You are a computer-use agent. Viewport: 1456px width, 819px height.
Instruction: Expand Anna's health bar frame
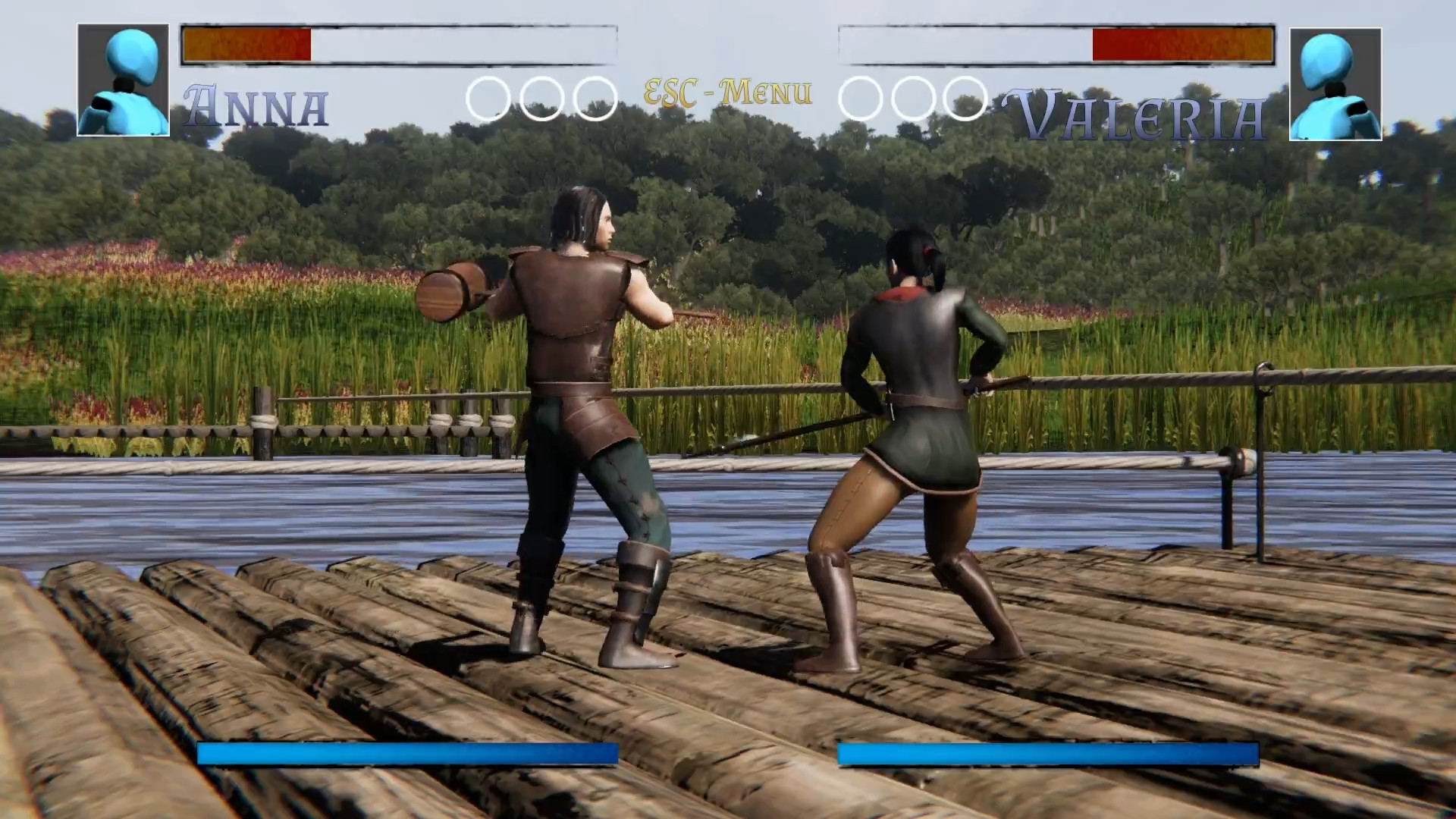398,44
